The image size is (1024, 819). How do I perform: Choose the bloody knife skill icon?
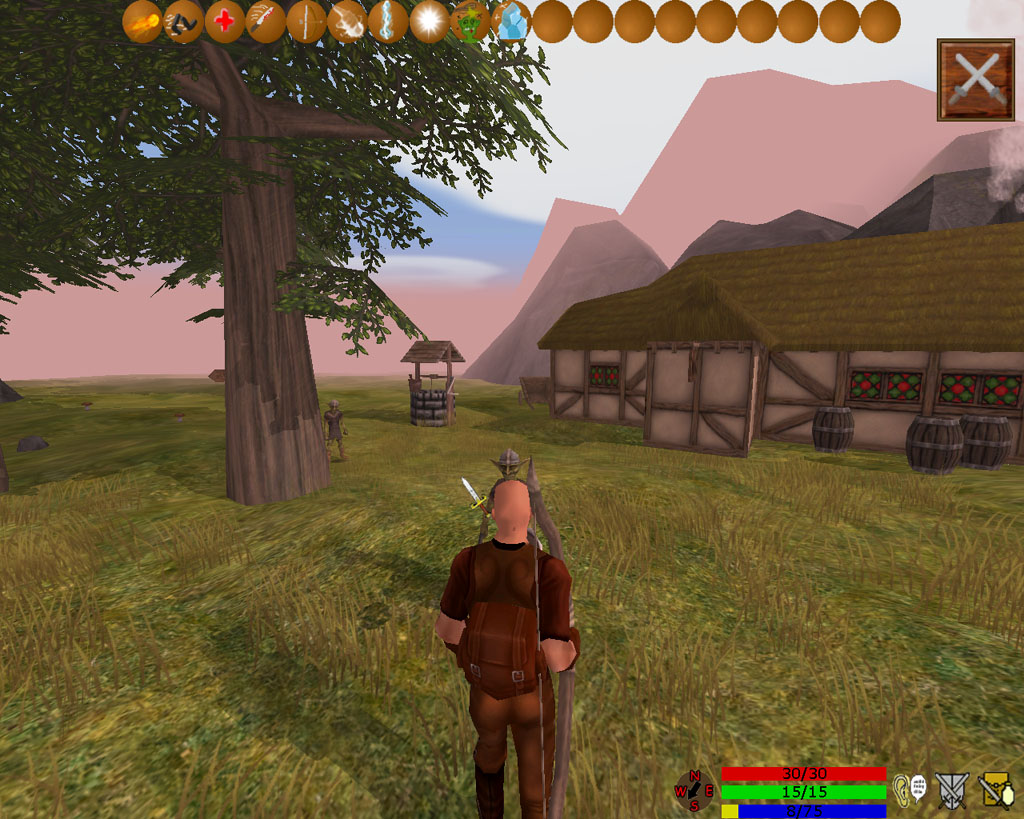[266, 22]
